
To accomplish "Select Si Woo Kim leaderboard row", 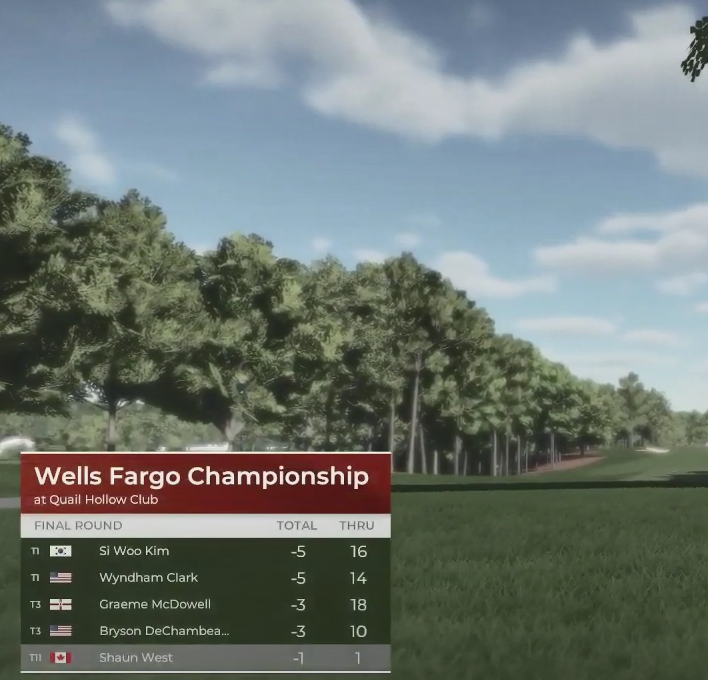I will click(x=205, y=551).
